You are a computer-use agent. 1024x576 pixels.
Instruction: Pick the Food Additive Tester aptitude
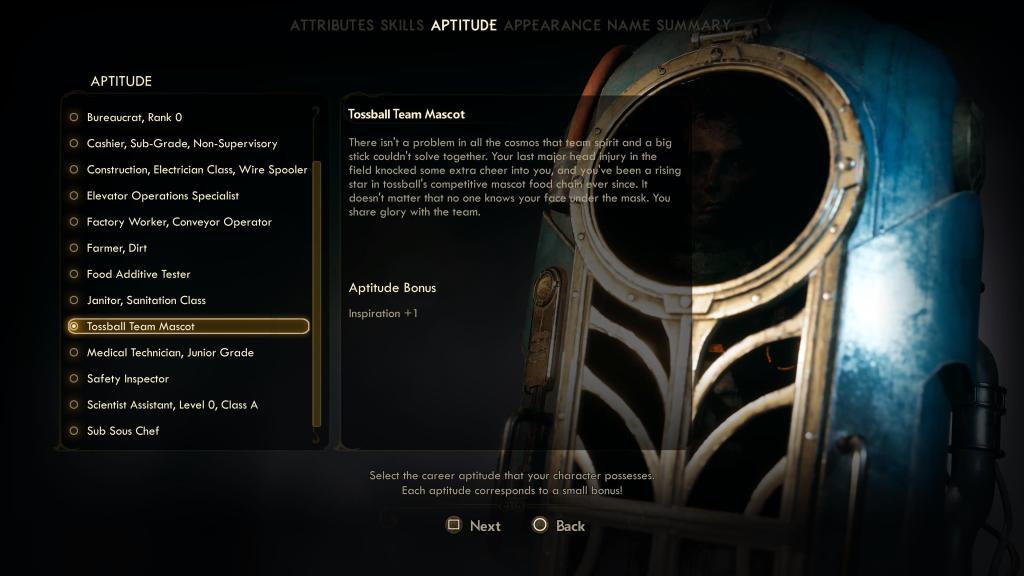click(138, 274)
